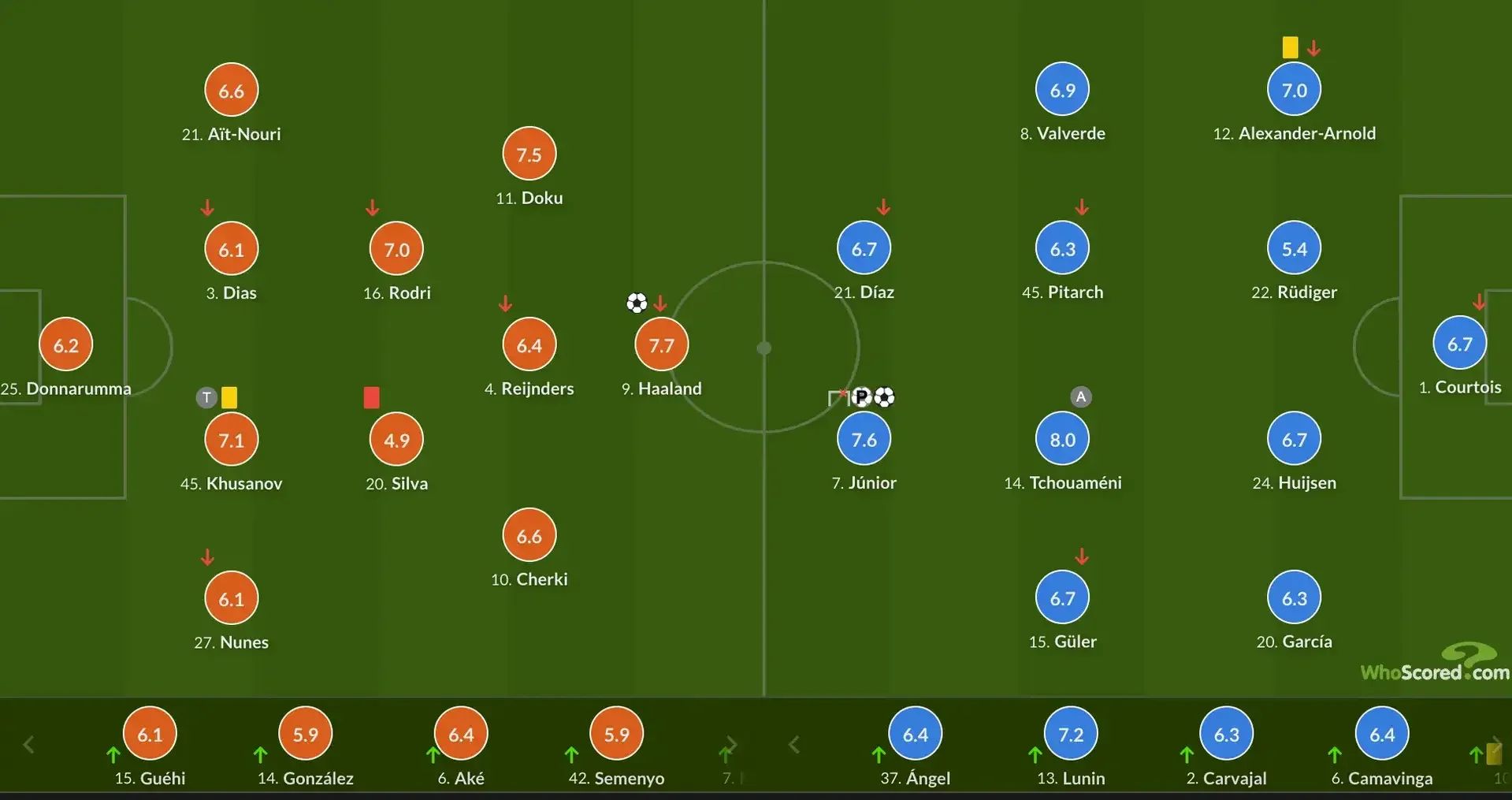Open Khusanov's 7.1 player marker
Screen dimensions: 1512x800
(x=231, y=439)
